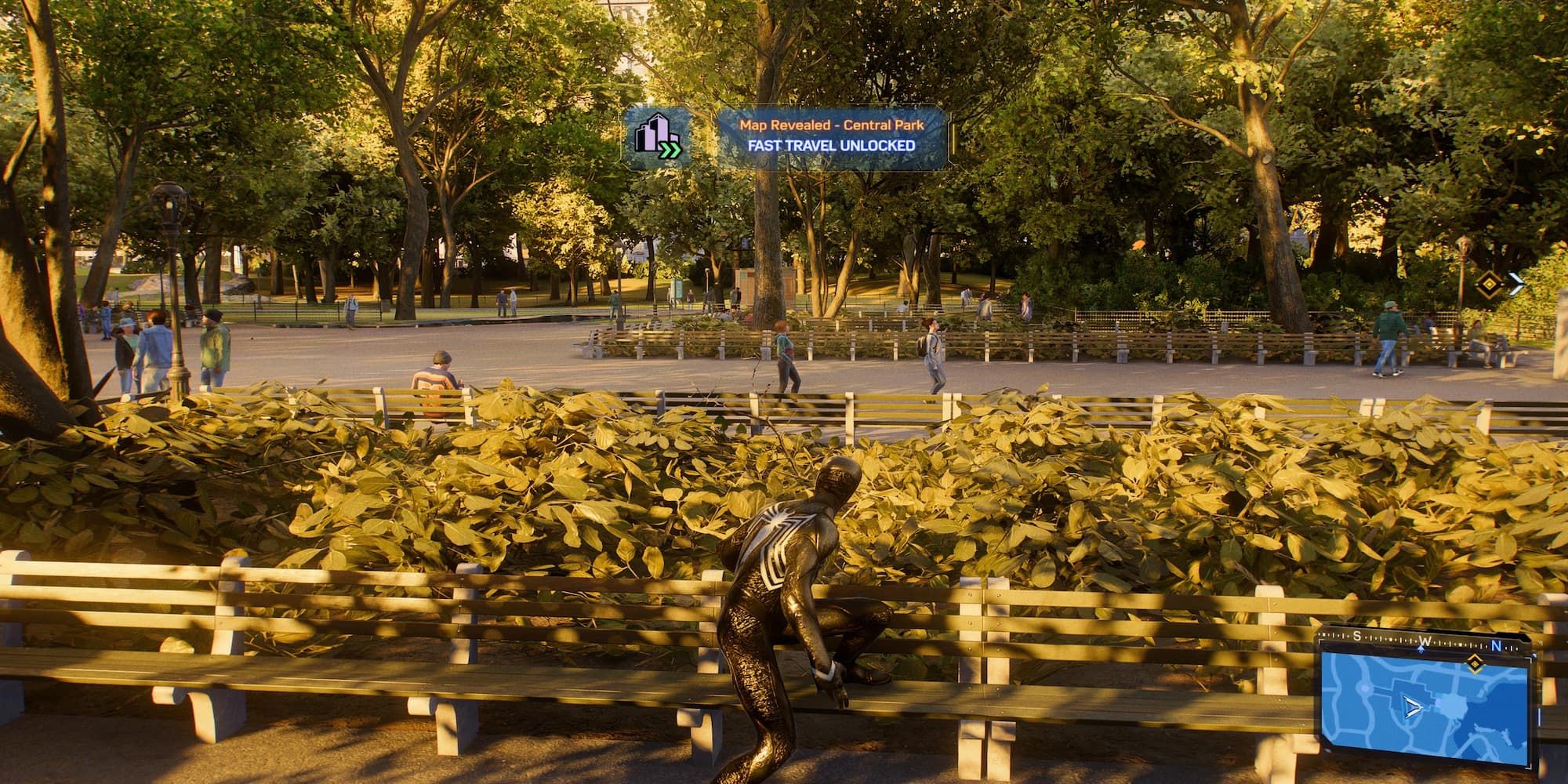Expand the minimap by clicking its bracketed corner
The height and width of the screenshot is (784, 1568).
pyautogui.click(x=1530, y=767)
